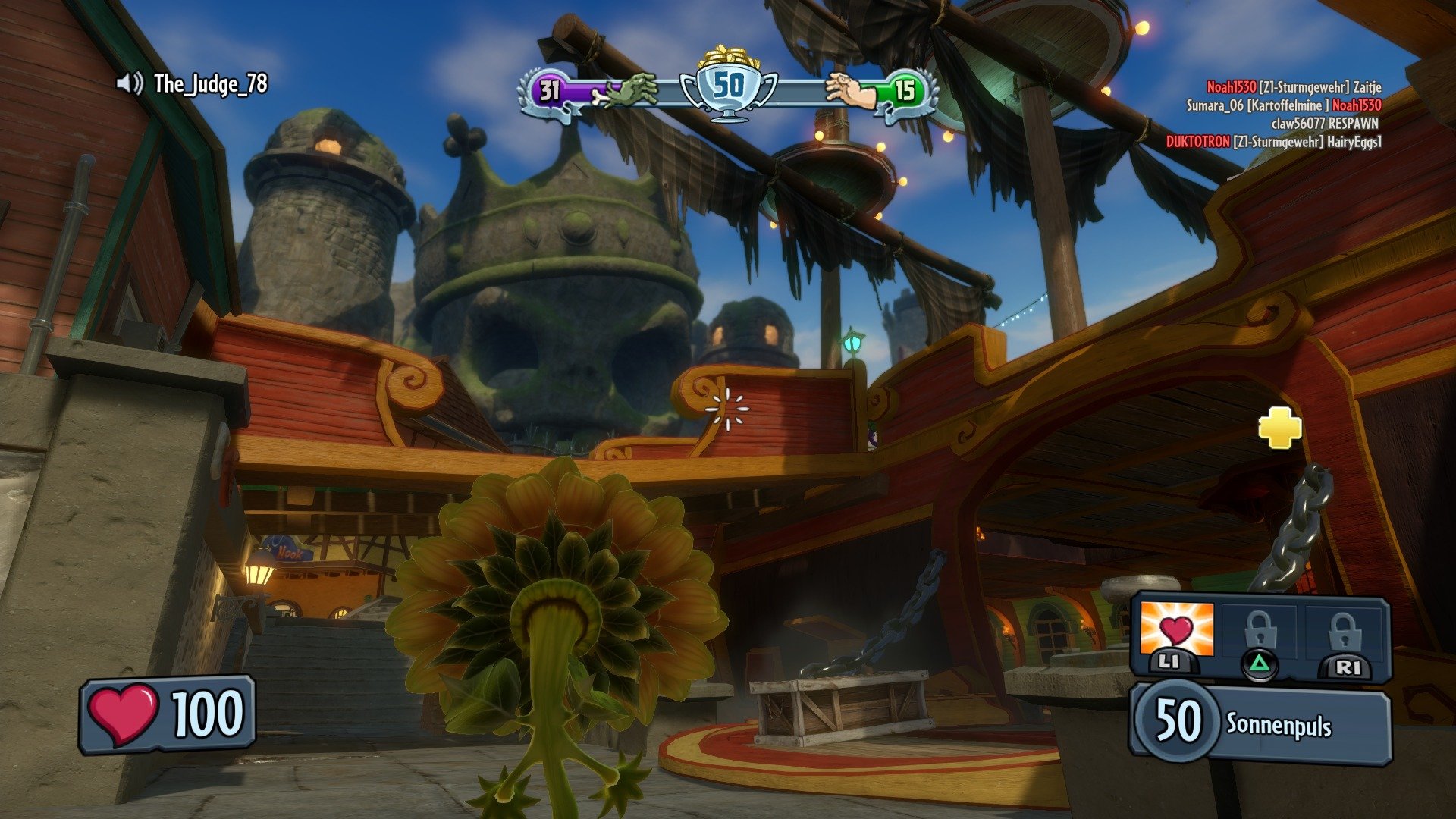
Task: Click the crosshair at screen center
Action: (726, 407)
